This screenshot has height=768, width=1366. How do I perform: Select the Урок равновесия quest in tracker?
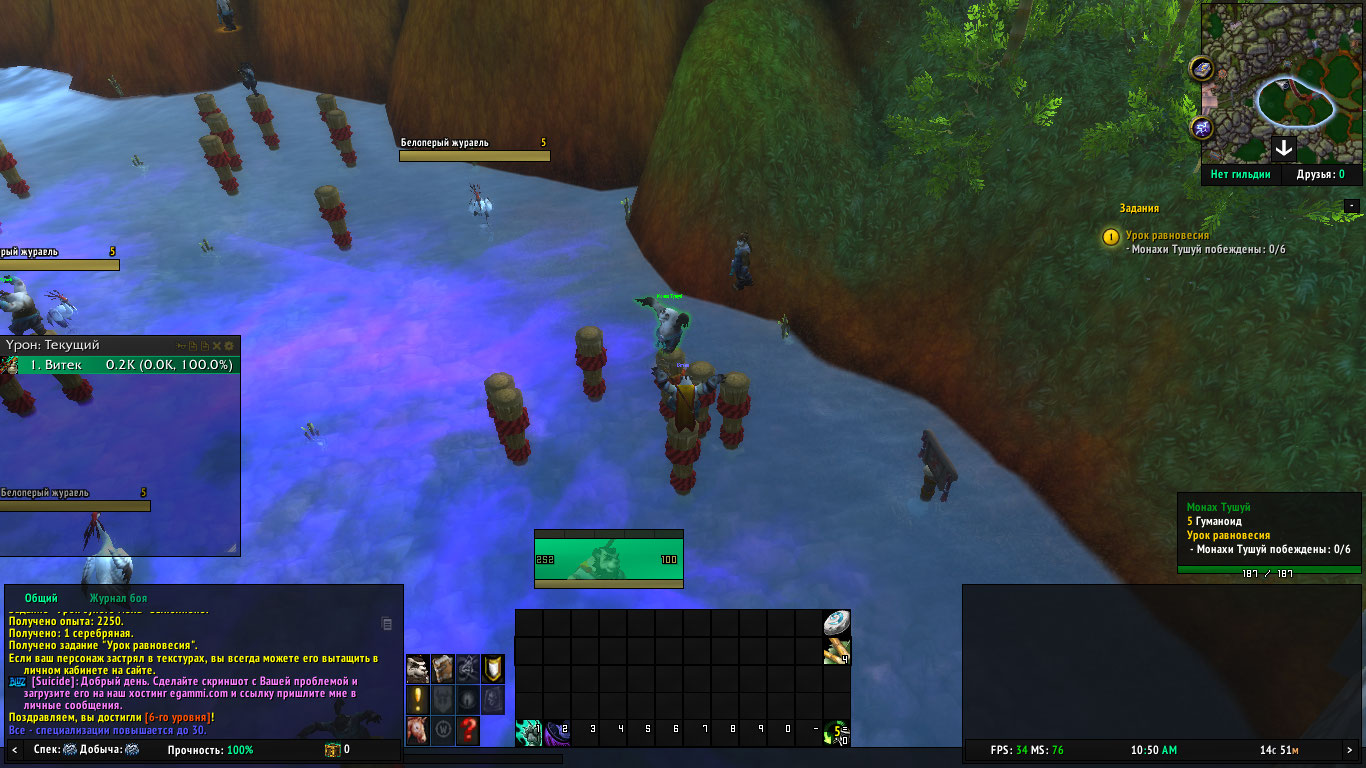tap(1167, 236)
